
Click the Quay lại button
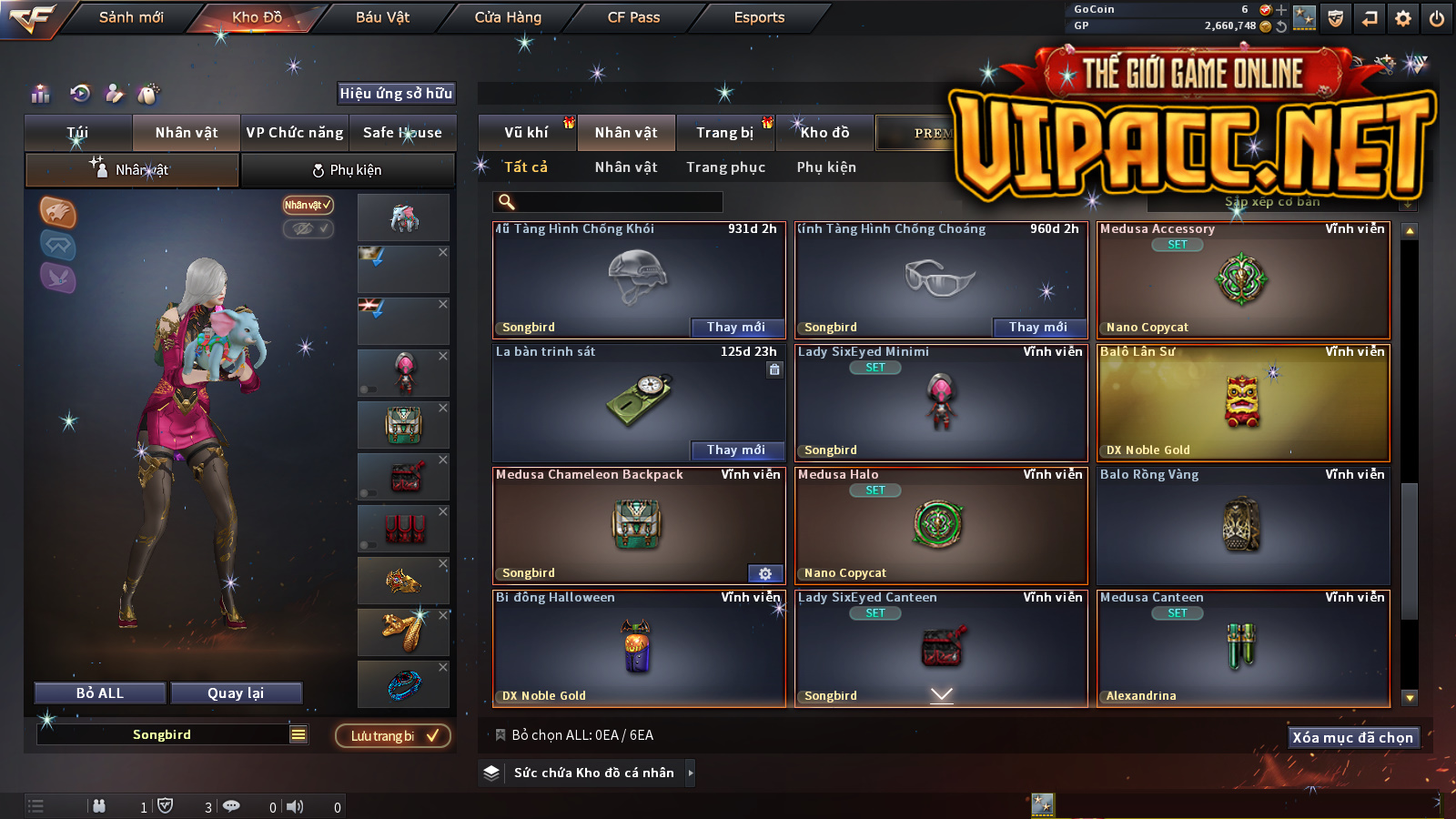[x=236, y=693]
